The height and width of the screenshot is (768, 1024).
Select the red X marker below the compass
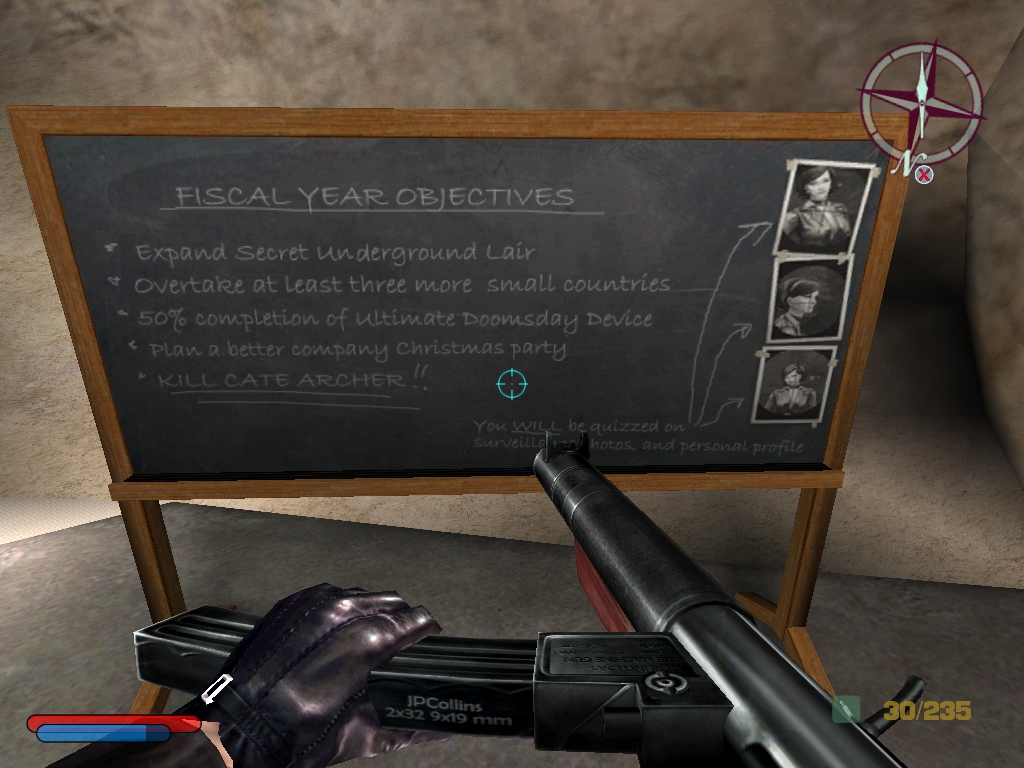[x=925, y=175]
